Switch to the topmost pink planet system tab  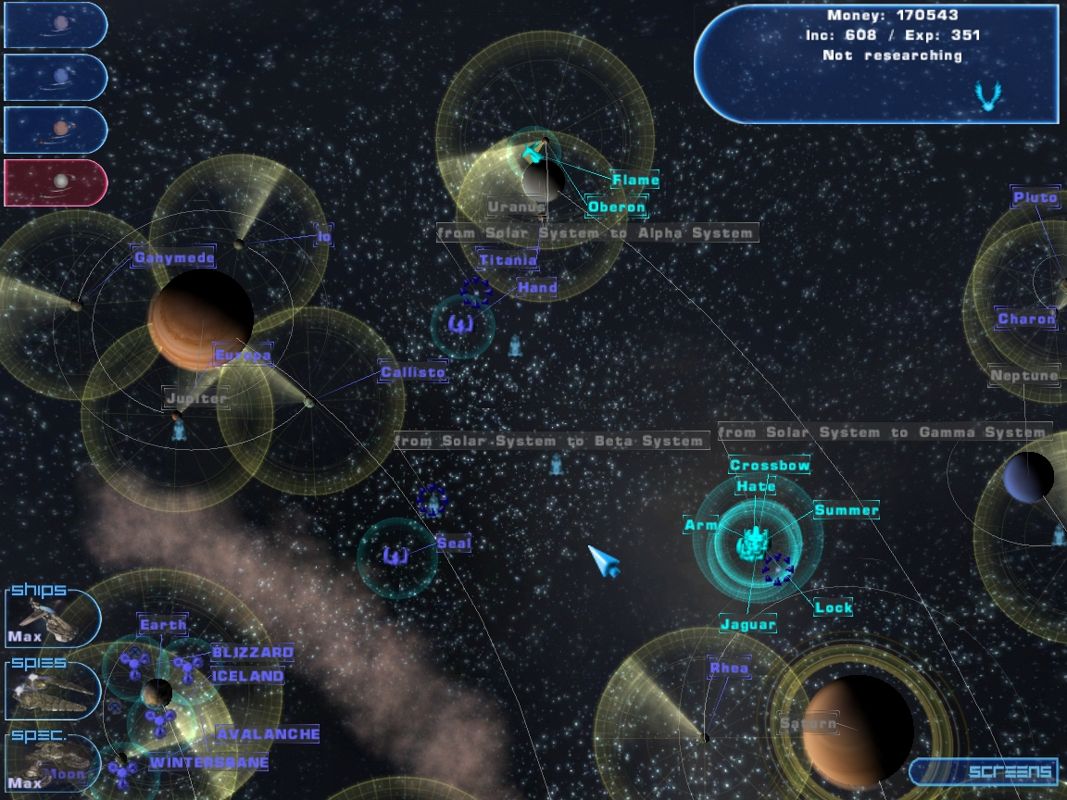tap(54, 25)
